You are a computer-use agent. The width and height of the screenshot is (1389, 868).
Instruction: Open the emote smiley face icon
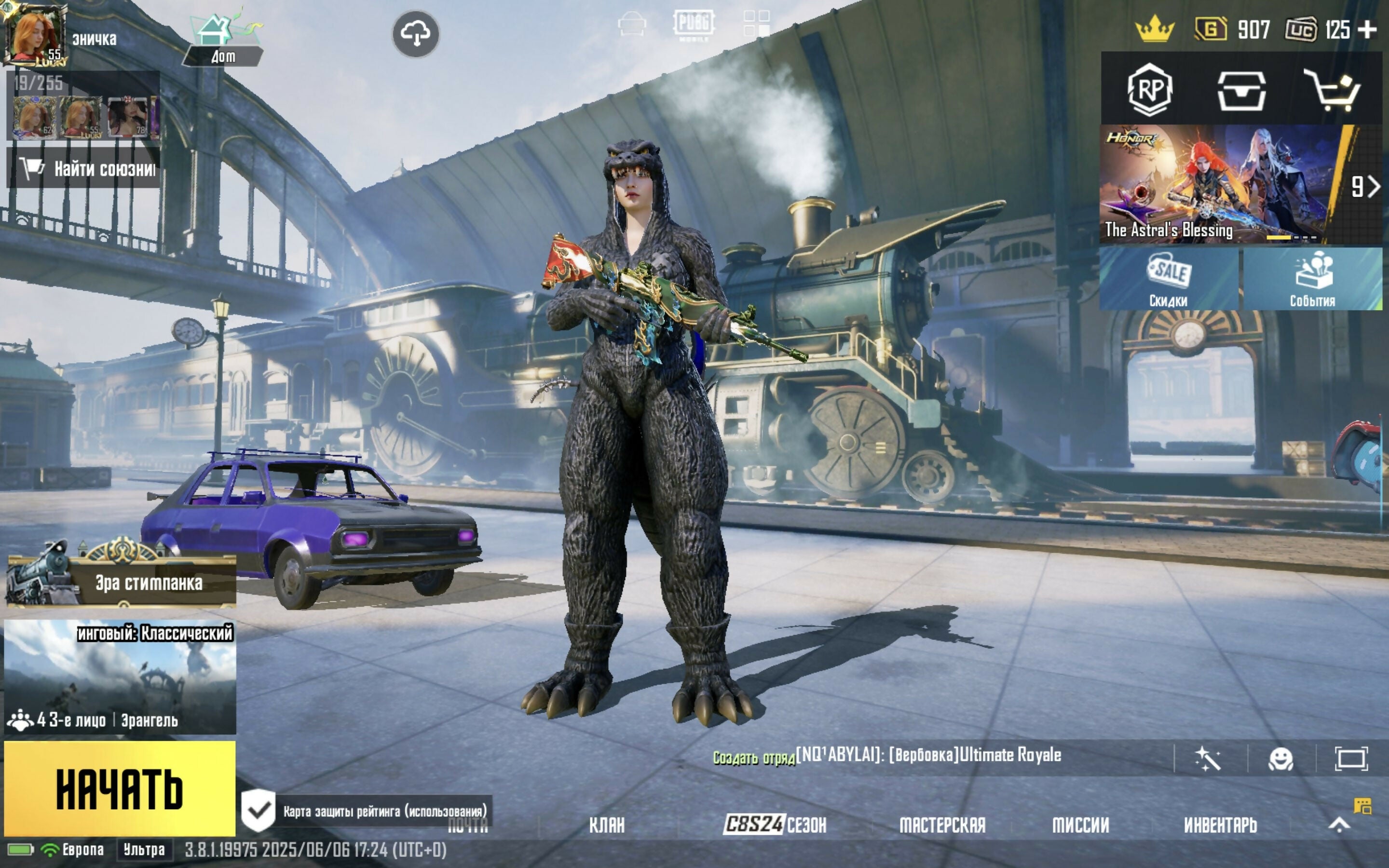coord(1280,759)
